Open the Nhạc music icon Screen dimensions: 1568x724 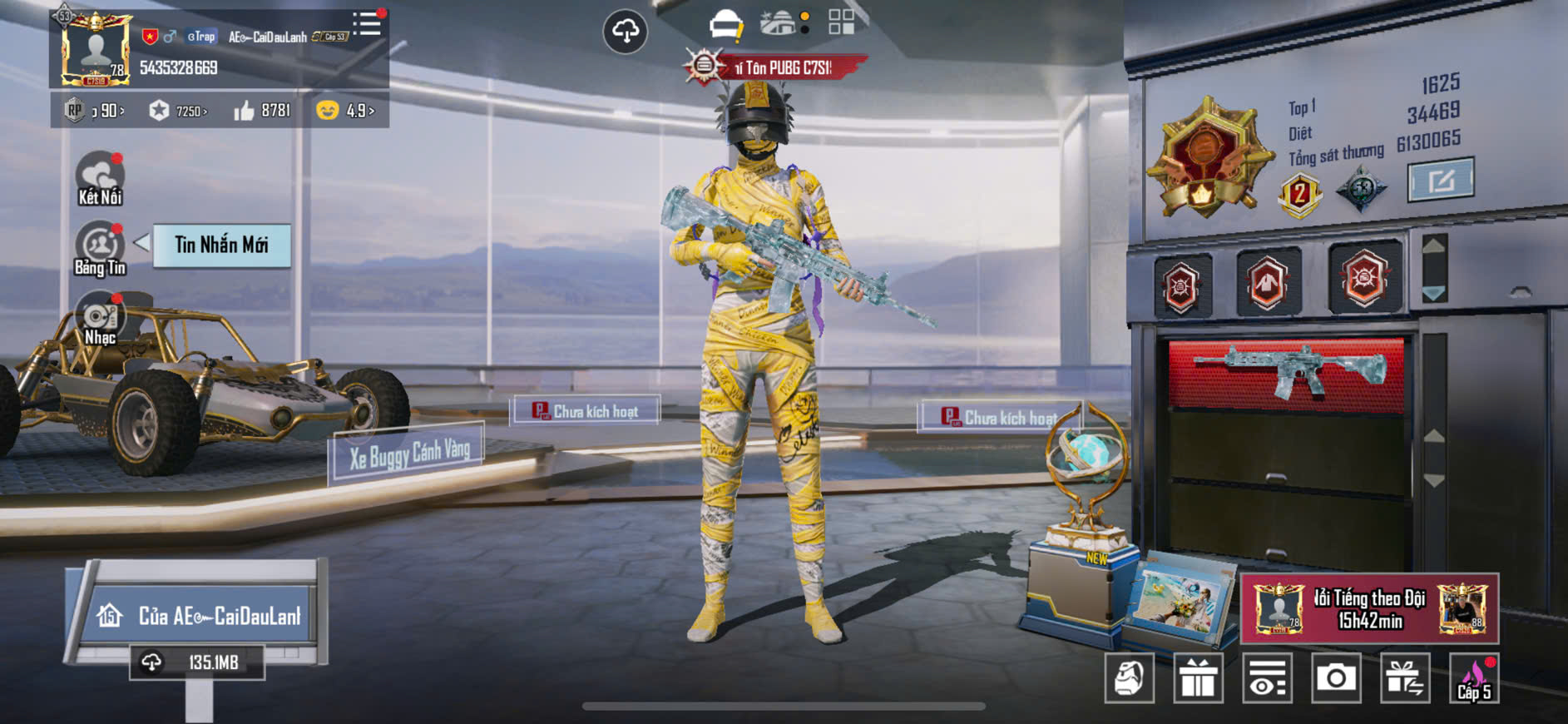[x=100, y=318]
